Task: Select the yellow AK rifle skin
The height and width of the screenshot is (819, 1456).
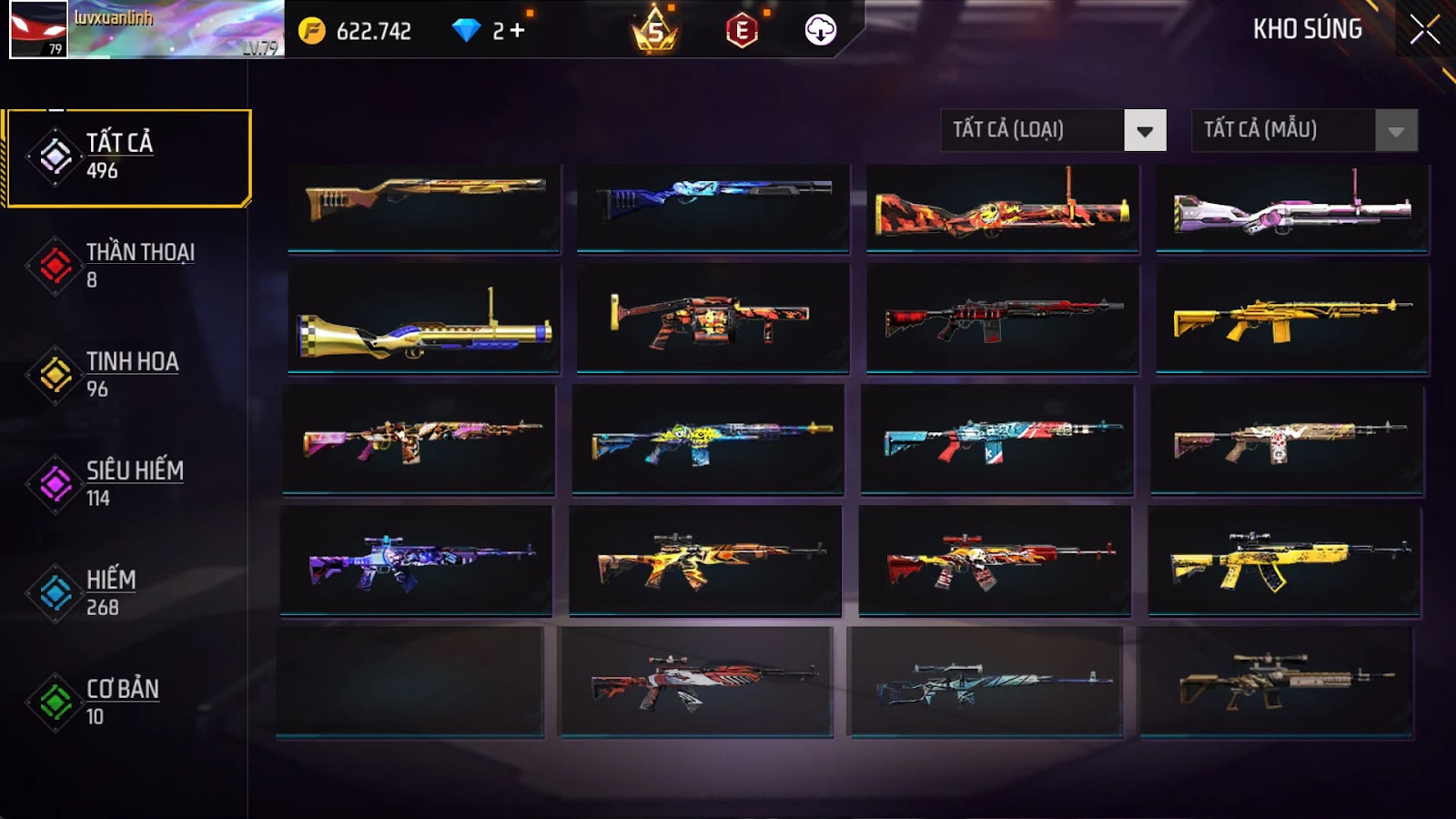Action: coord(1284,561)
